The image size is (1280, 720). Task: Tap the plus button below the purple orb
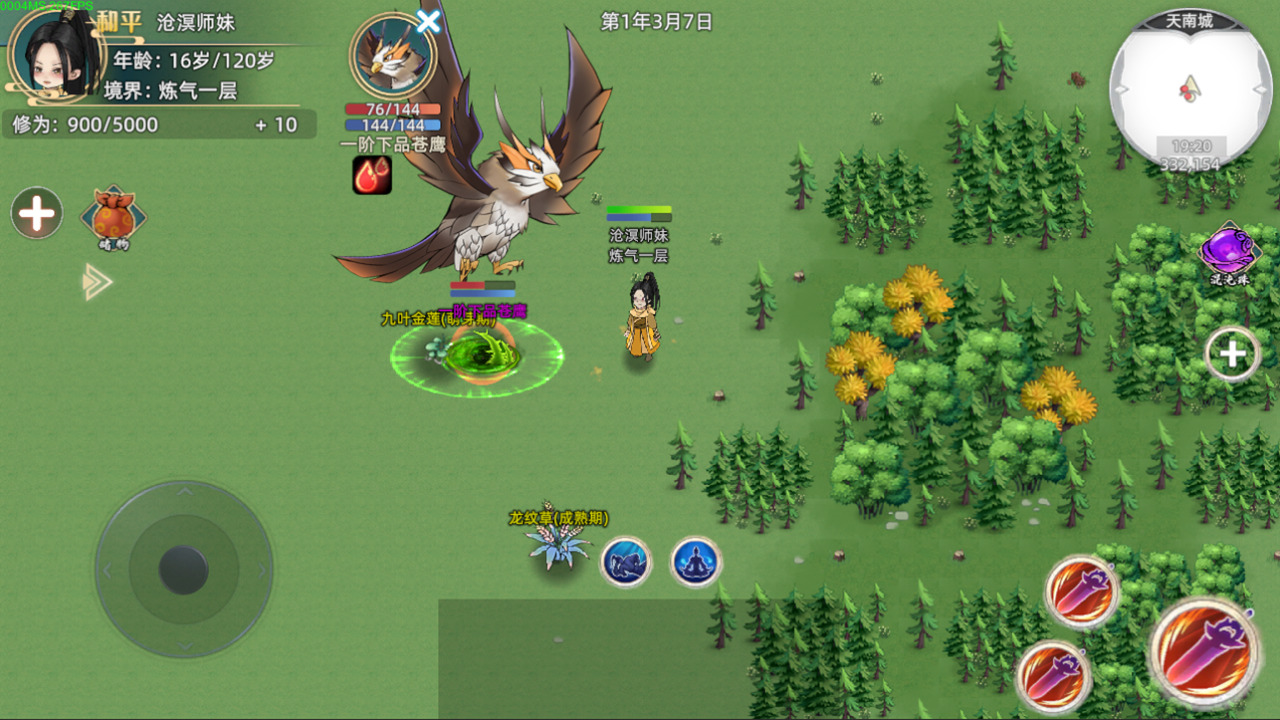(x=1232, y=353)
